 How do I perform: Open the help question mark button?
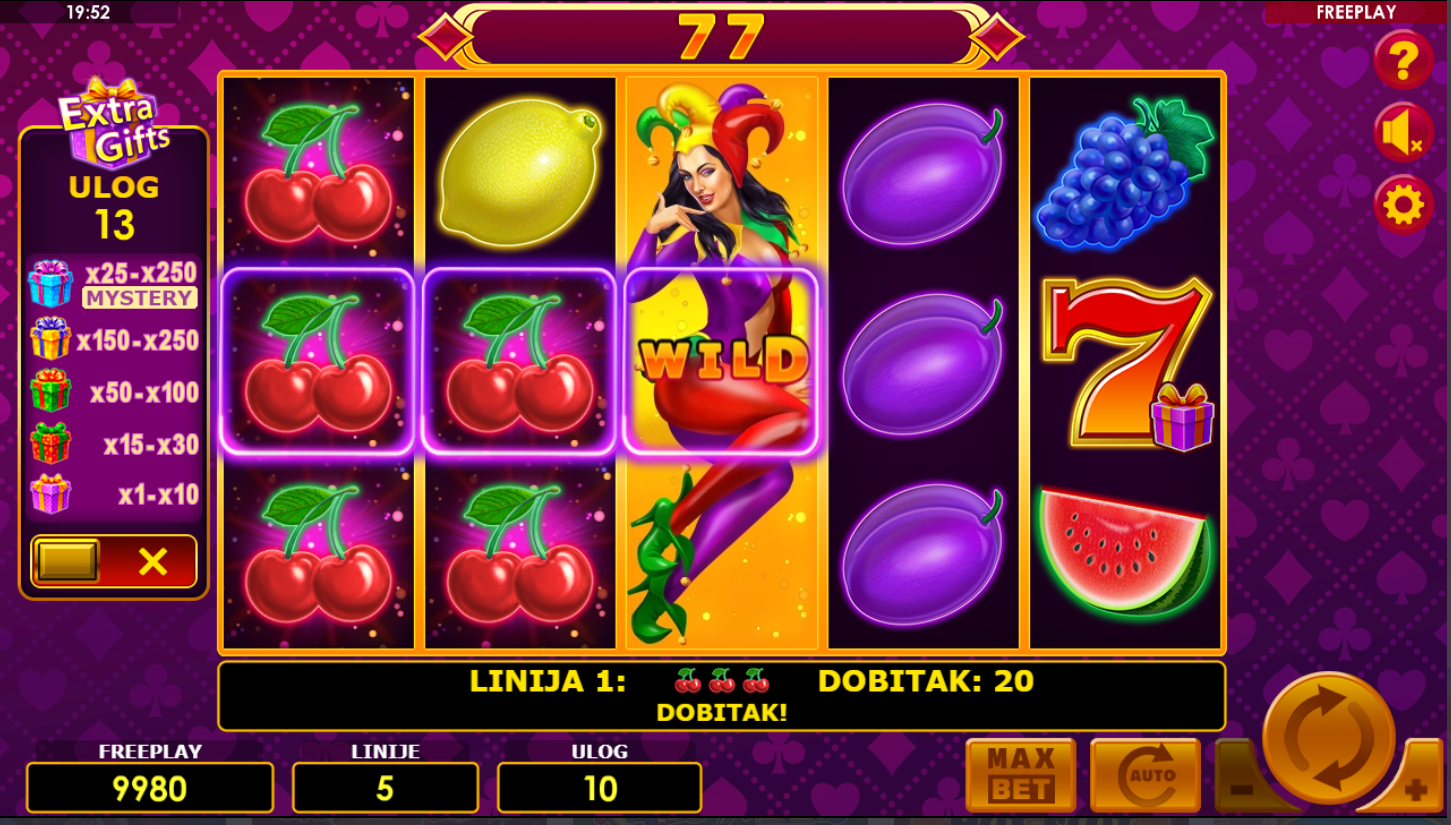pyautogui.click(x=1403, y=60)
